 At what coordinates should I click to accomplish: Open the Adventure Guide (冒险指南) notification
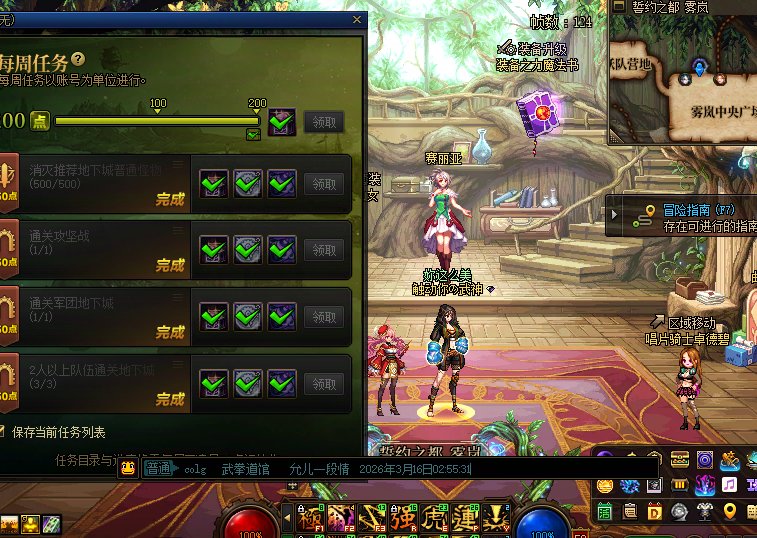[690, 216]
